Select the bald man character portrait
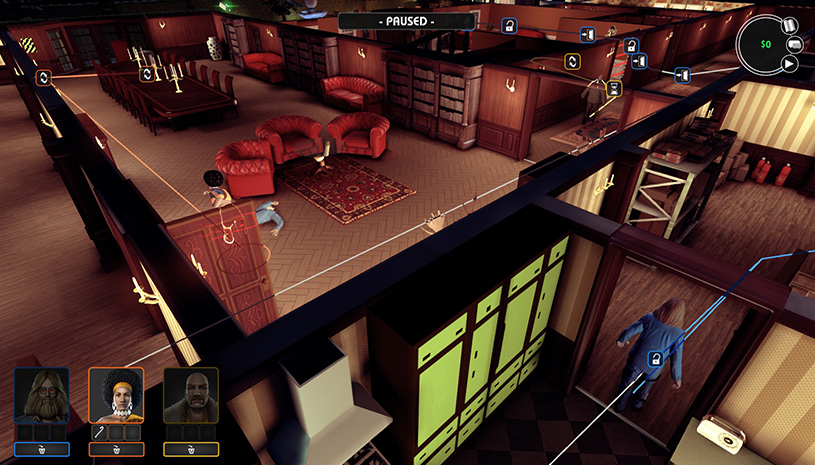The image size is (815, 465). 191,395
